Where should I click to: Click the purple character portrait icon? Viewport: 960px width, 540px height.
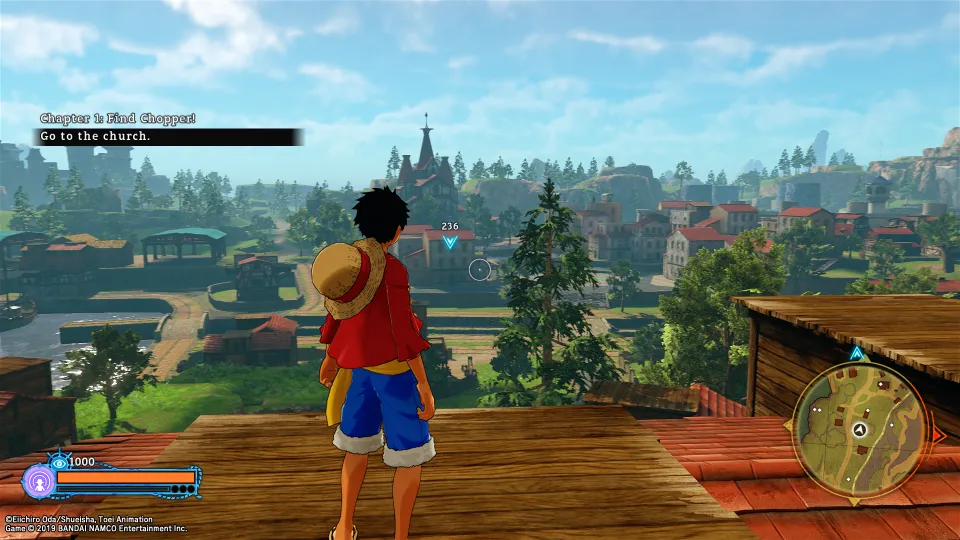38,481
